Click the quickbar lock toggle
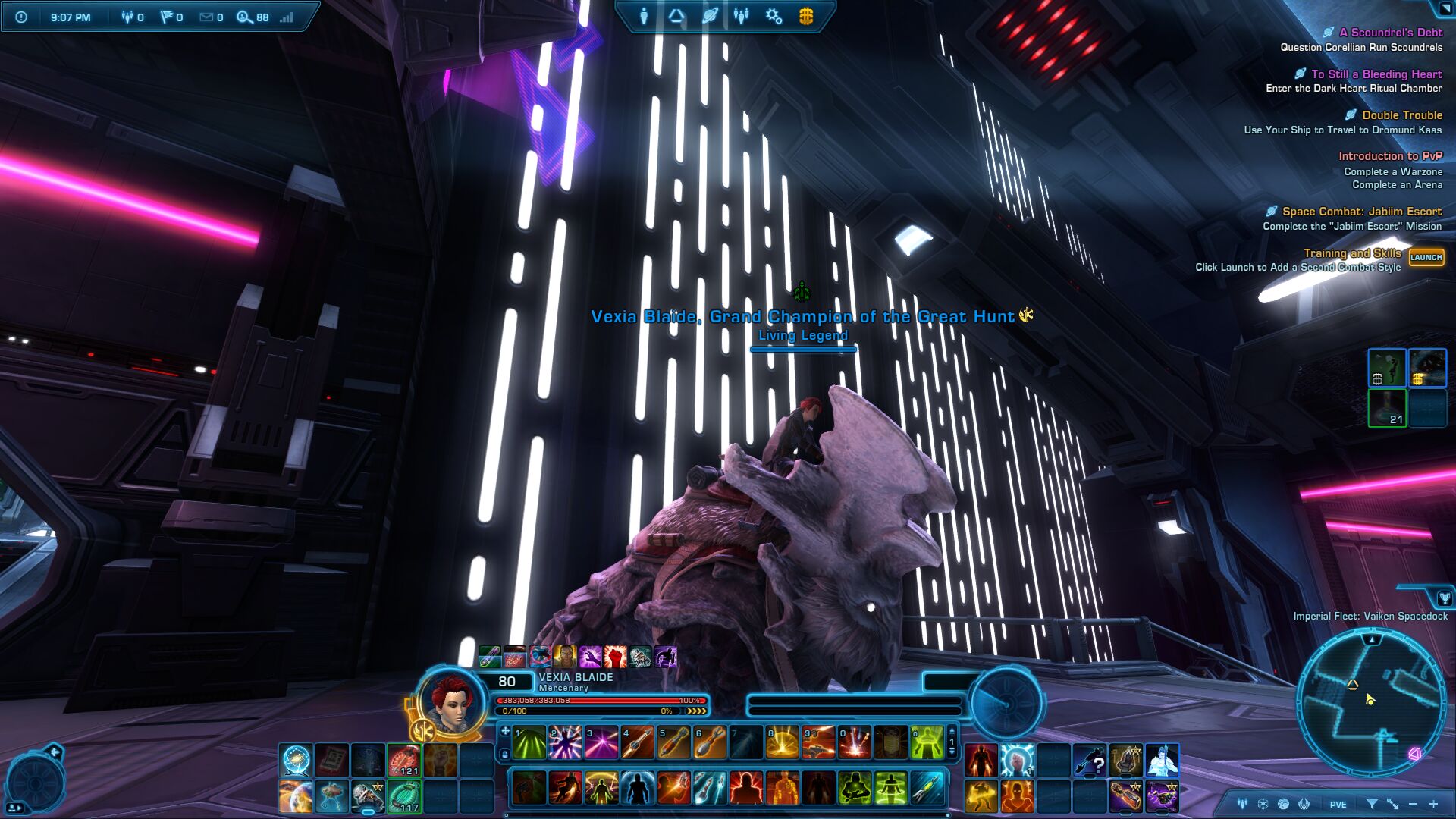1456x819 pixels. pyautogui.click(x=505, y=755)
